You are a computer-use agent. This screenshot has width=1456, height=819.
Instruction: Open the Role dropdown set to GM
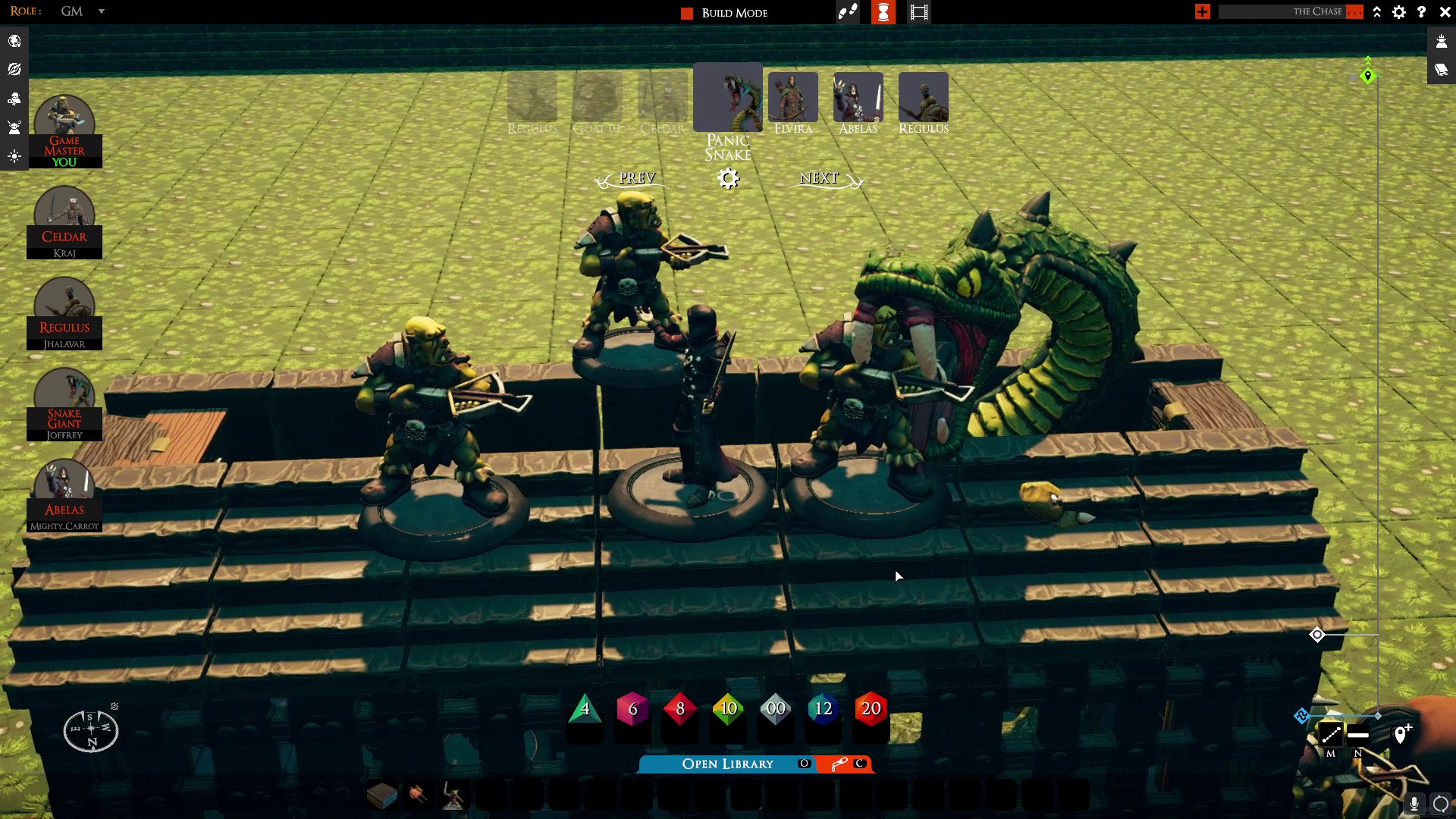click(x=101, y=11)
